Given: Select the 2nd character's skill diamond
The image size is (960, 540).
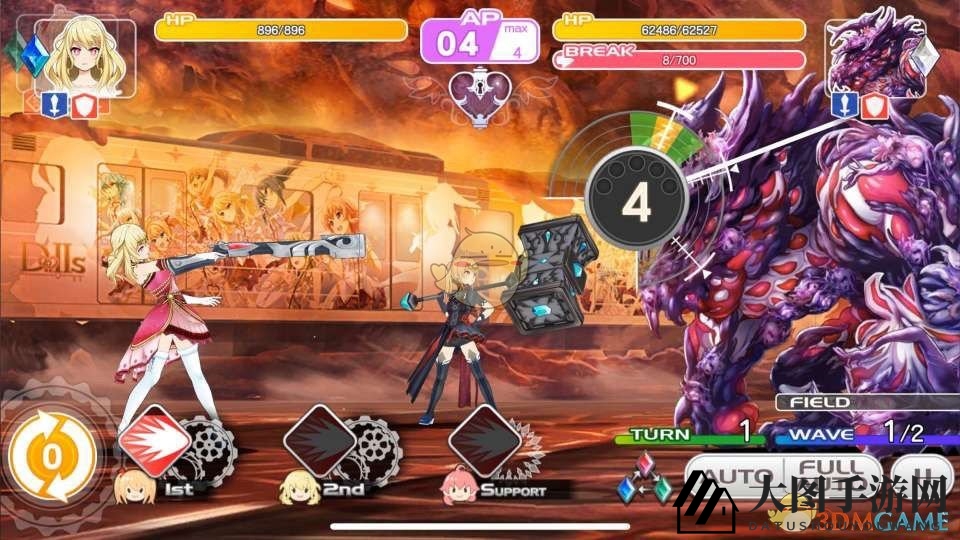Looking at the screenshot, I should (x=320, y=440).
